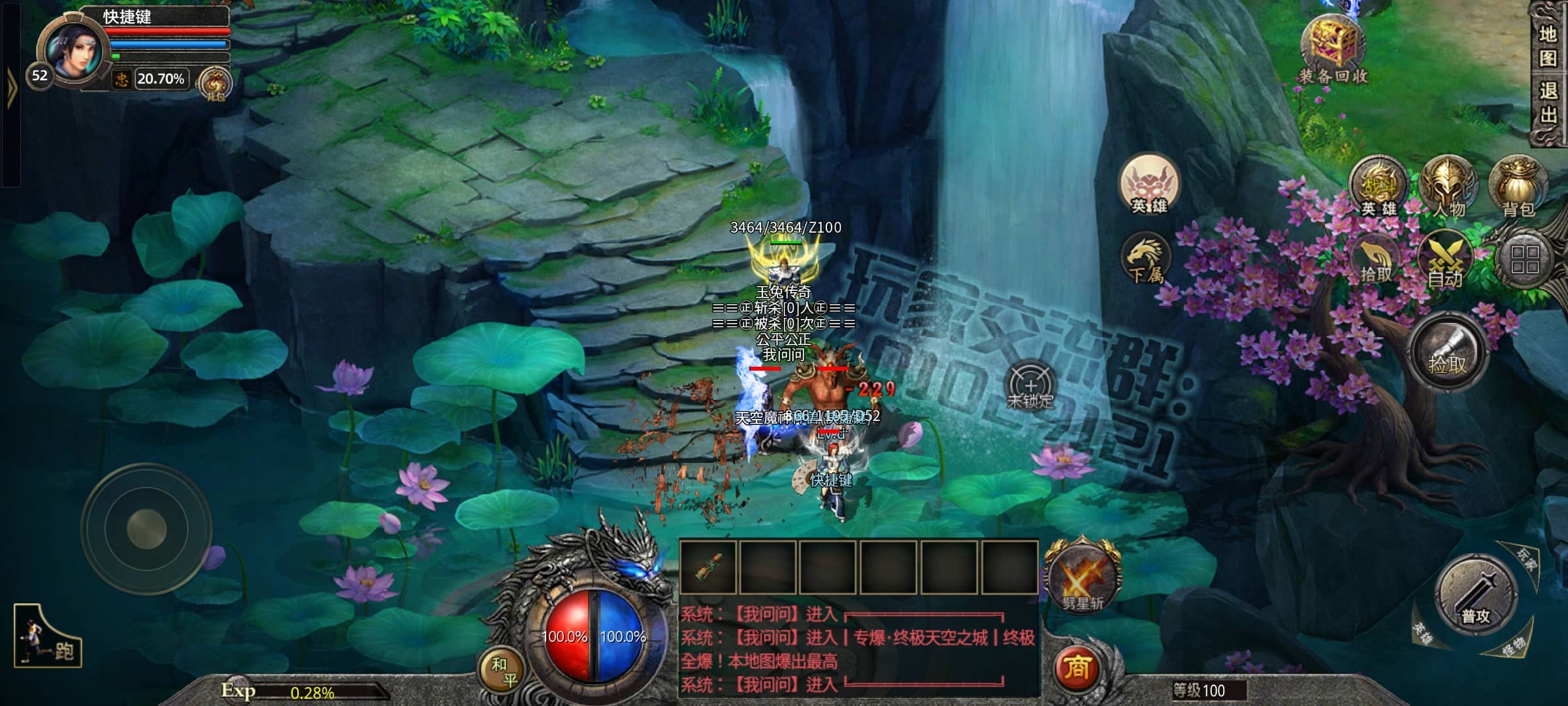
Task: Open the four-square grid menu button
Action: point(1525,260)
